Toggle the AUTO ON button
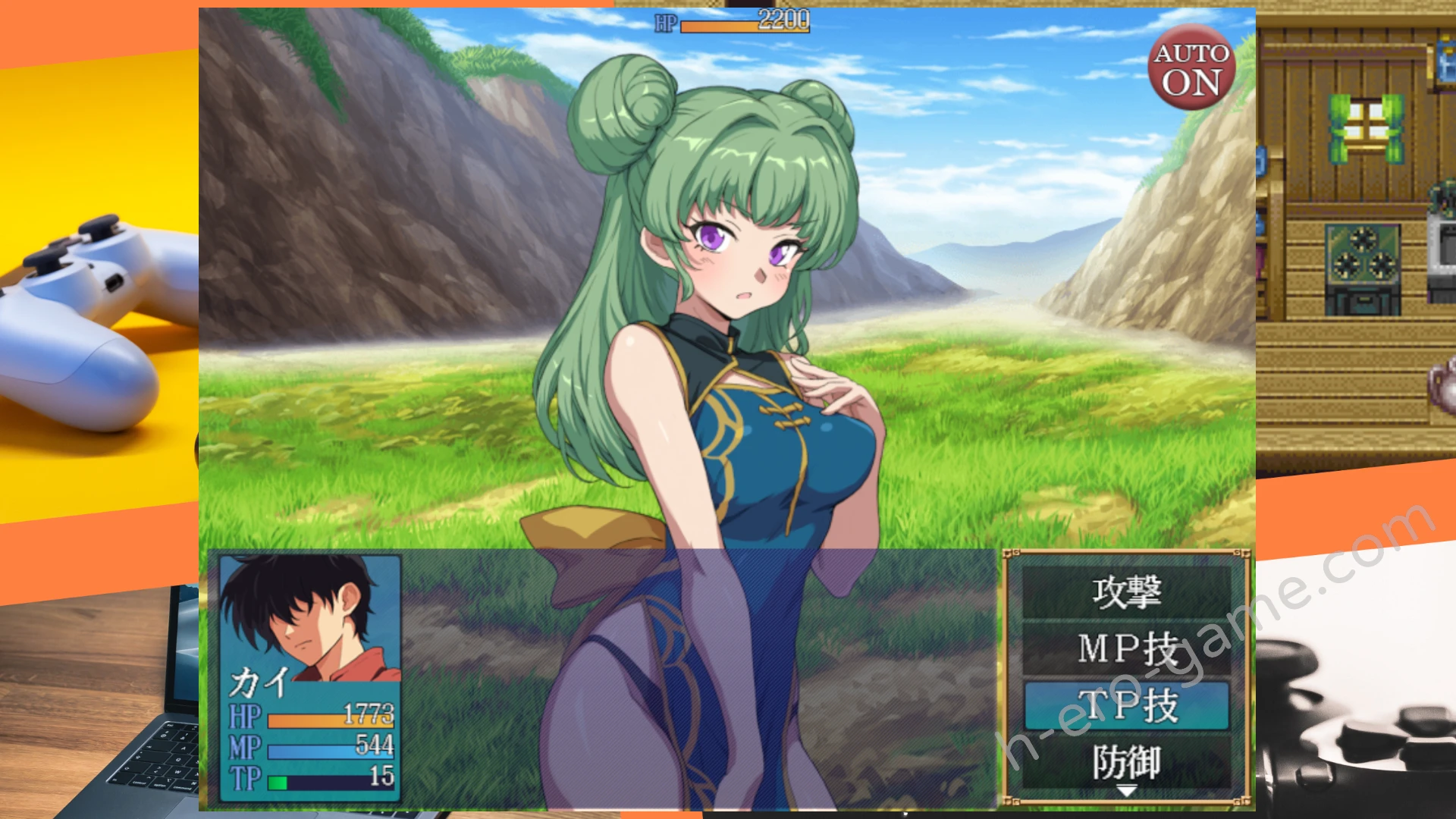The image size is (1456, 819). coord(1191,67)
